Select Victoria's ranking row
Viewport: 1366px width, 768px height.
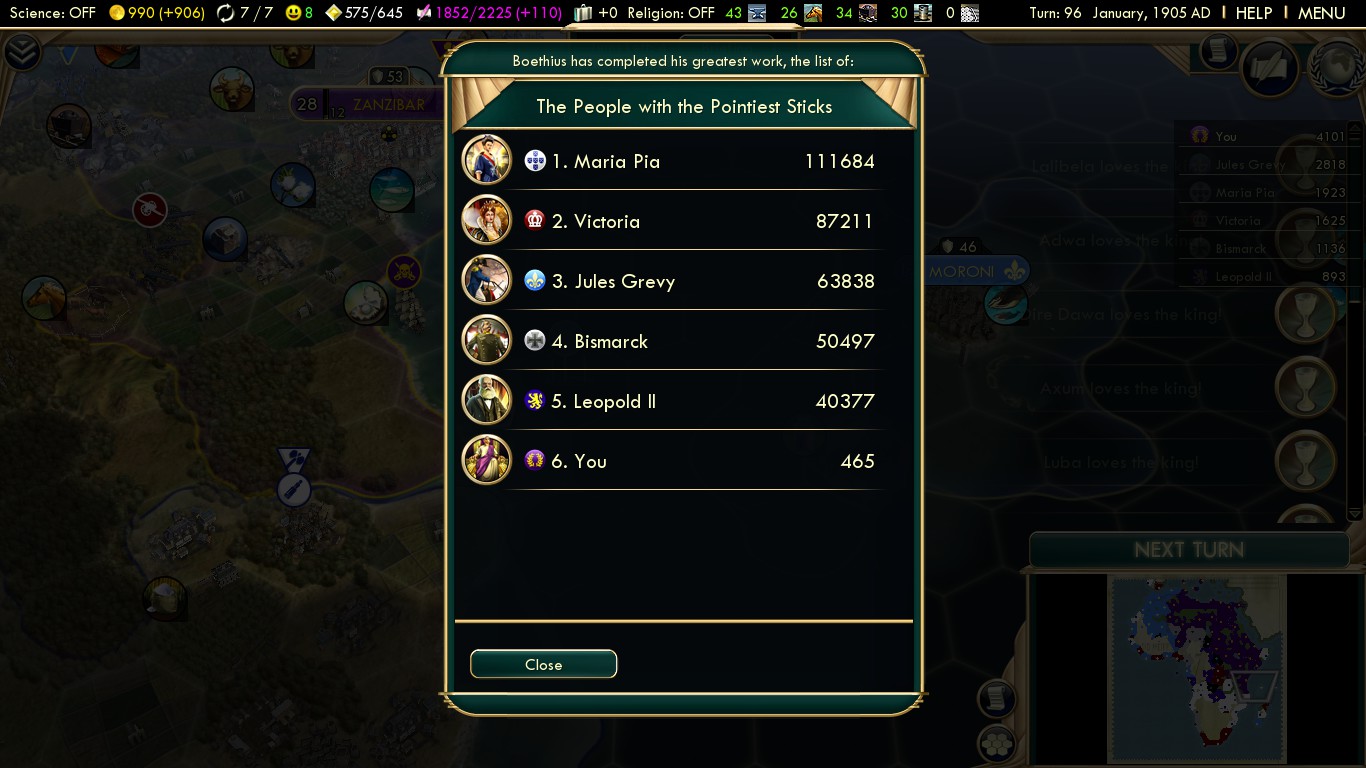pyautogui.click(x=672, y=221)
